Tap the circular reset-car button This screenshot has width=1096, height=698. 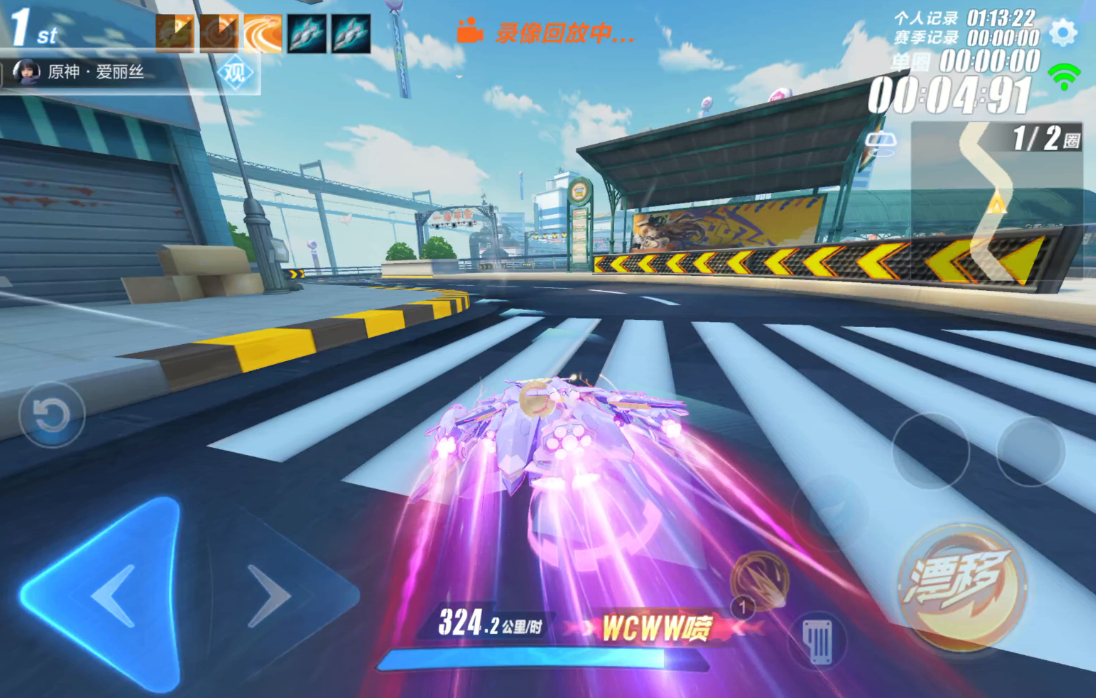point(51,414)
